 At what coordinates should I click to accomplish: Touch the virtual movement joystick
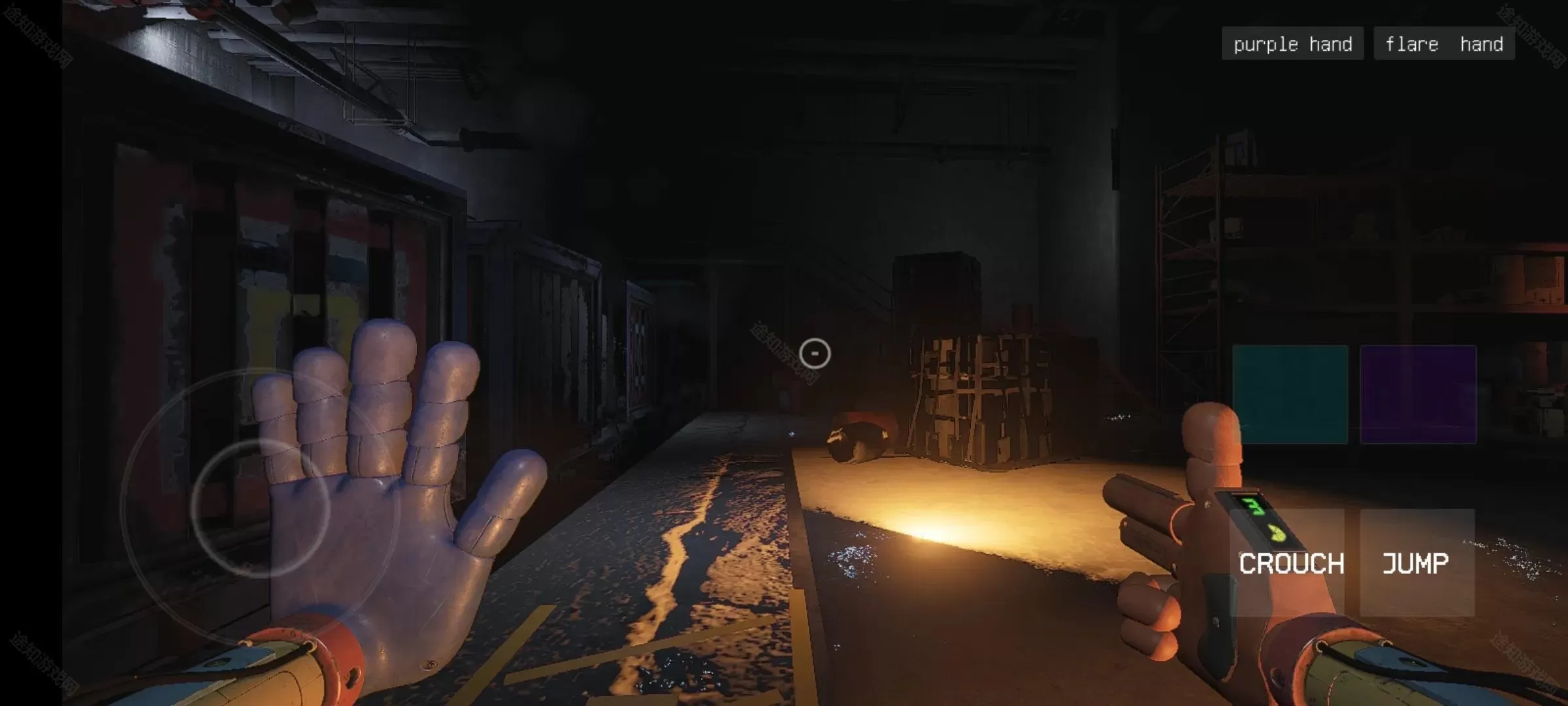click(259, 508)
